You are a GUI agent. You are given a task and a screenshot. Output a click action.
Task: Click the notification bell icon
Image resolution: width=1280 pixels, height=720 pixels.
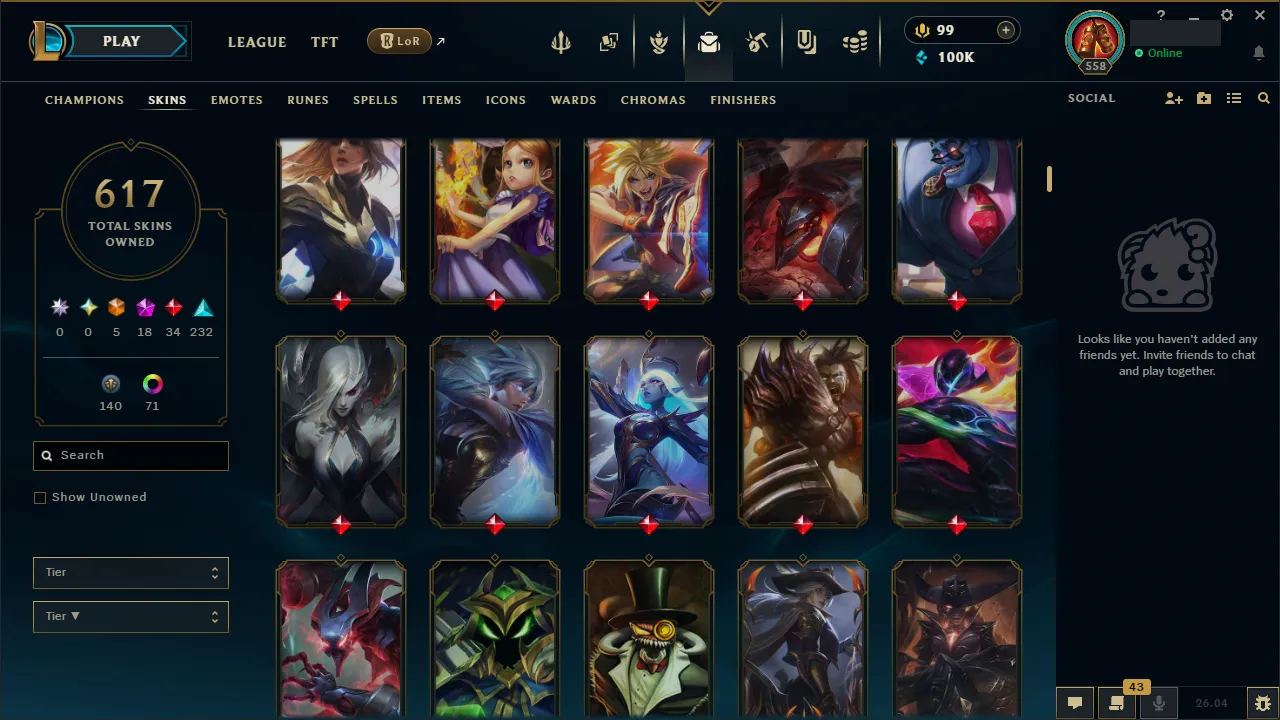(1258, 53)
